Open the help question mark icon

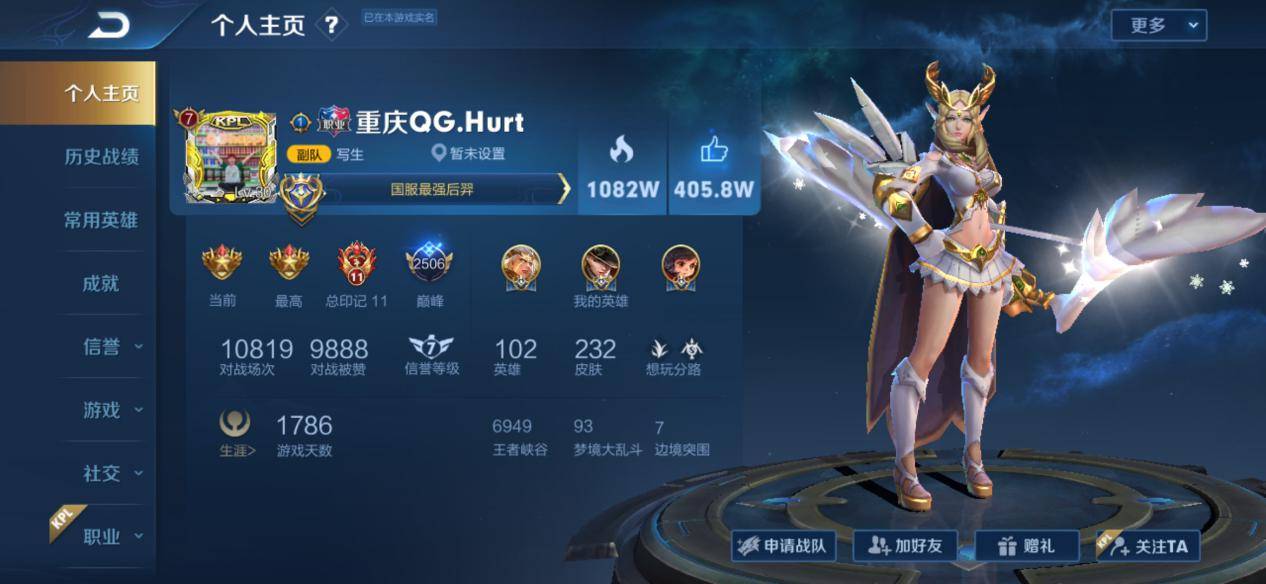point(331,26)
